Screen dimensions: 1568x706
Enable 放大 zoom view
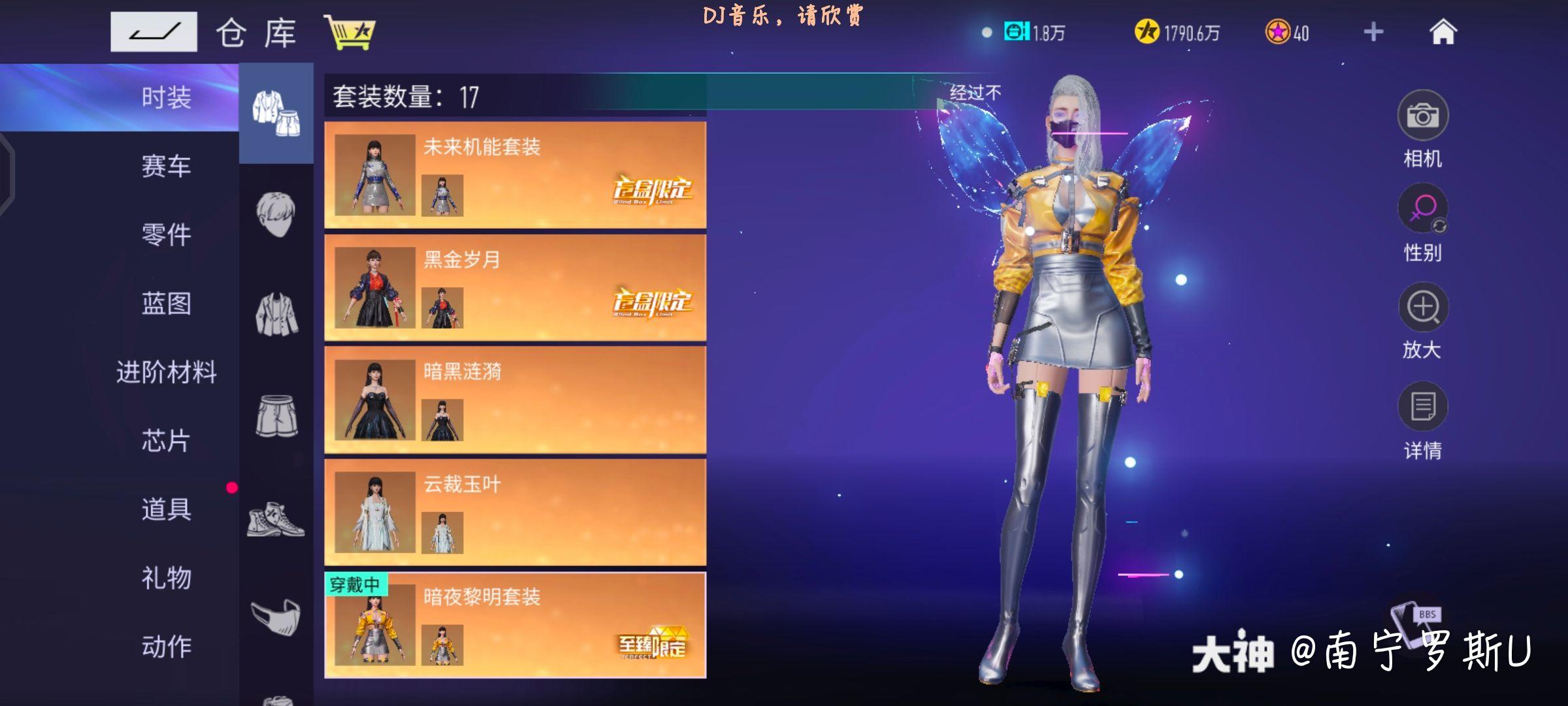1424,307
